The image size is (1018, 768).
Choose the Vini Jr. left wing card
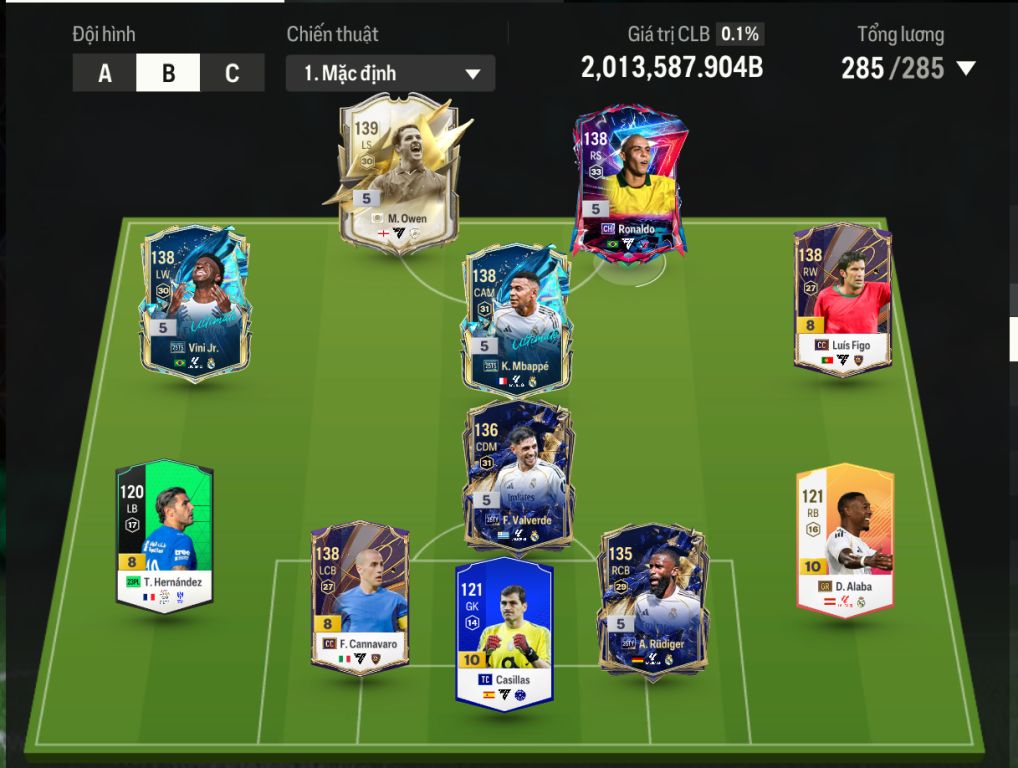coord(194,300)
